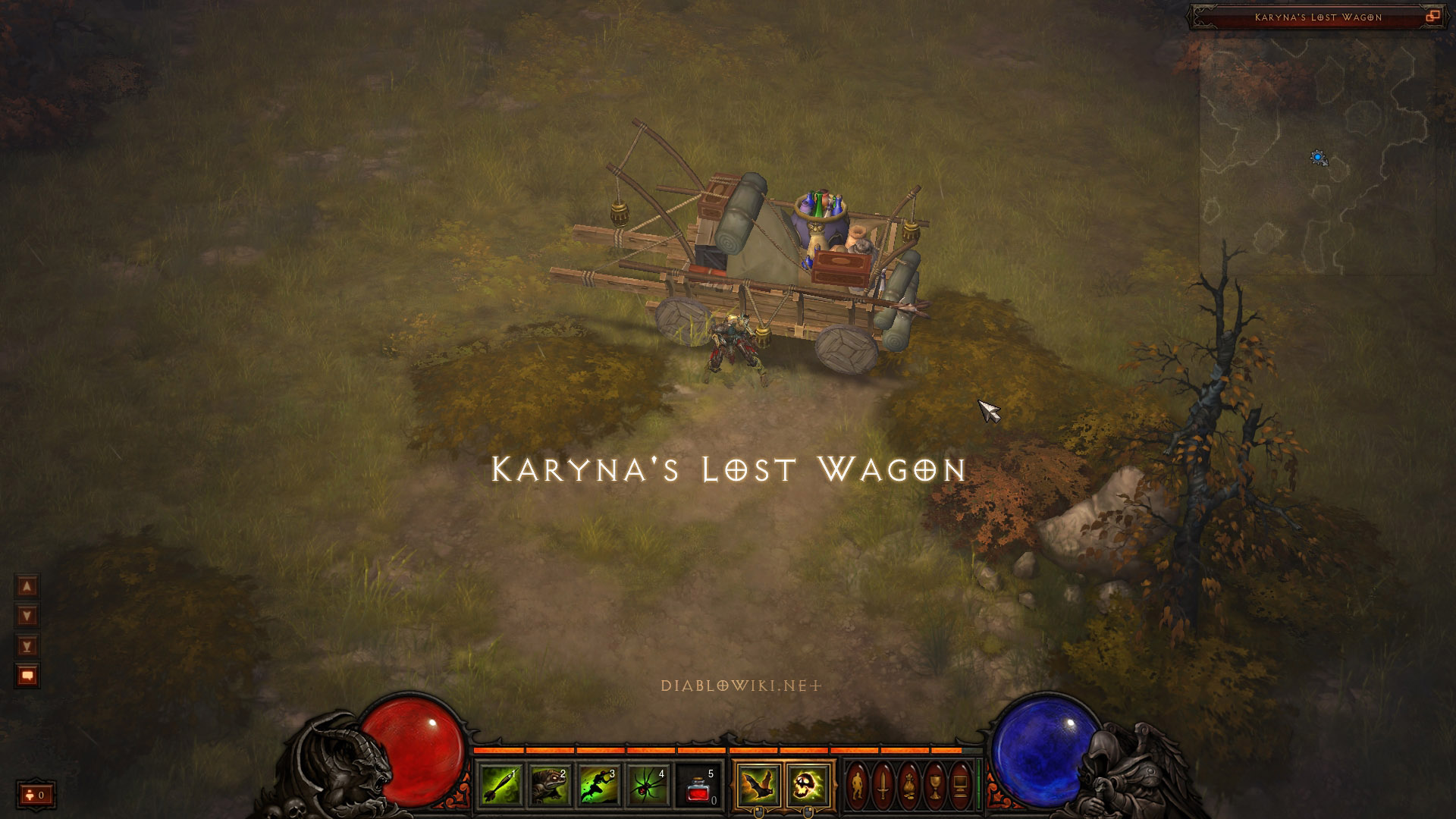Screen dimensions: 1456x819
Task: Open the computer monitor game menu button
Action: [960, 786]
